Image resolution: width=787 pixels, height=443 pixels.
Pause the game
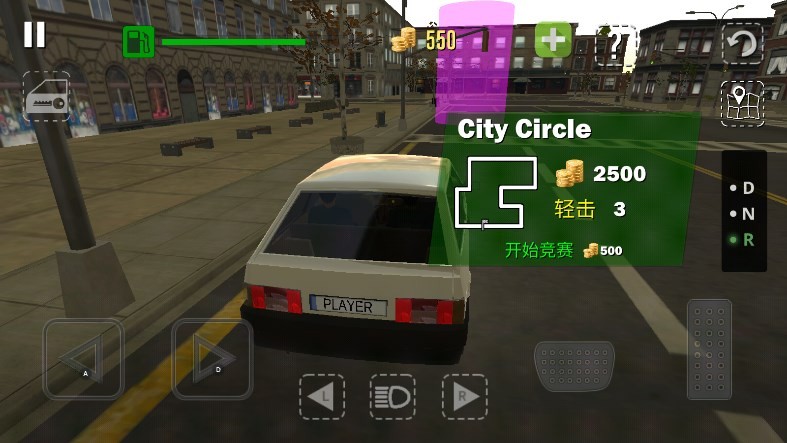coord(34,35)
